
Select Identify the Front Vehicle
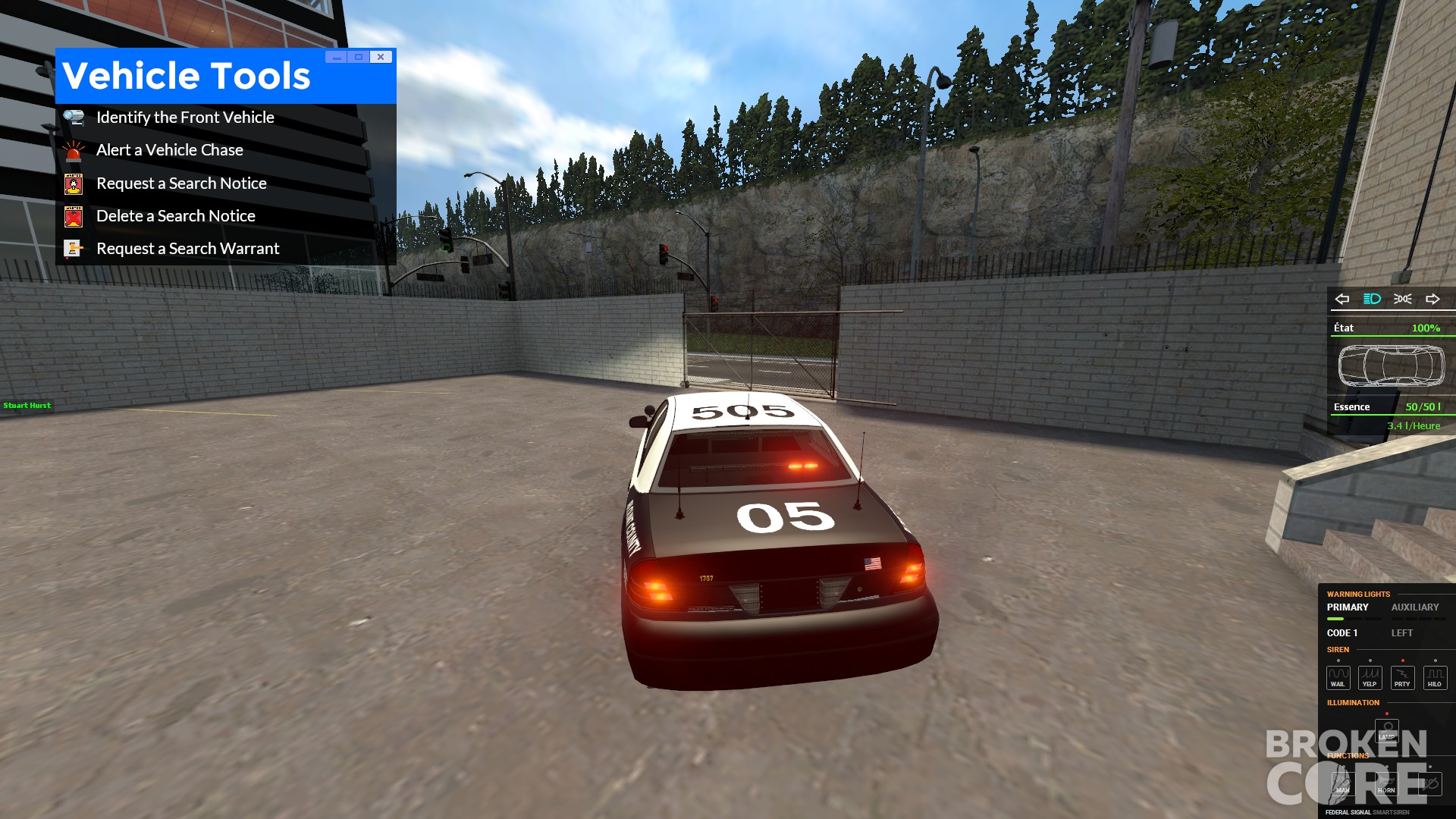185,118
